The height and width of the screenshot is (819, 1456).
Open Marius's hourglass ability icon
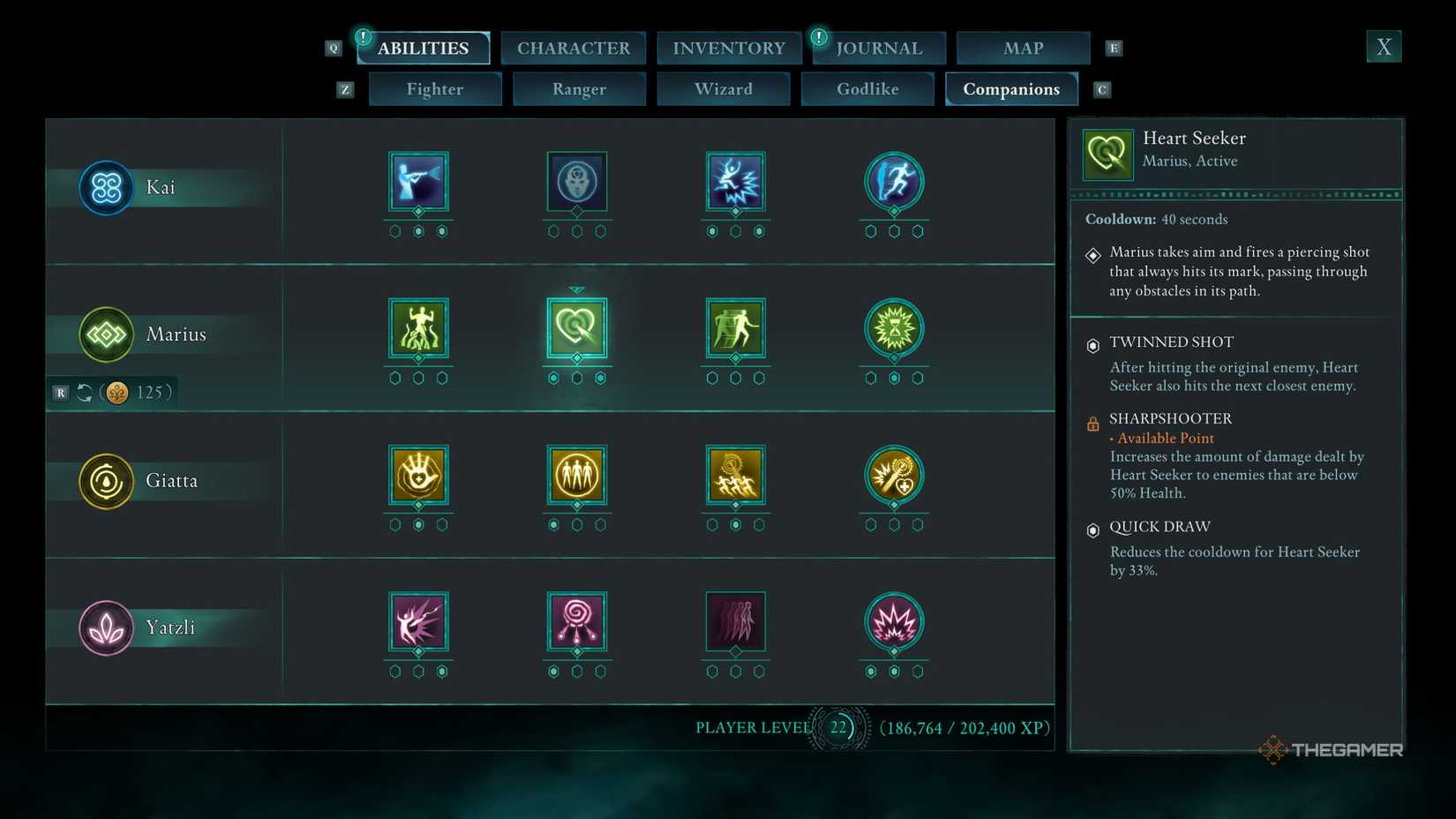click(x=894, y=329)
